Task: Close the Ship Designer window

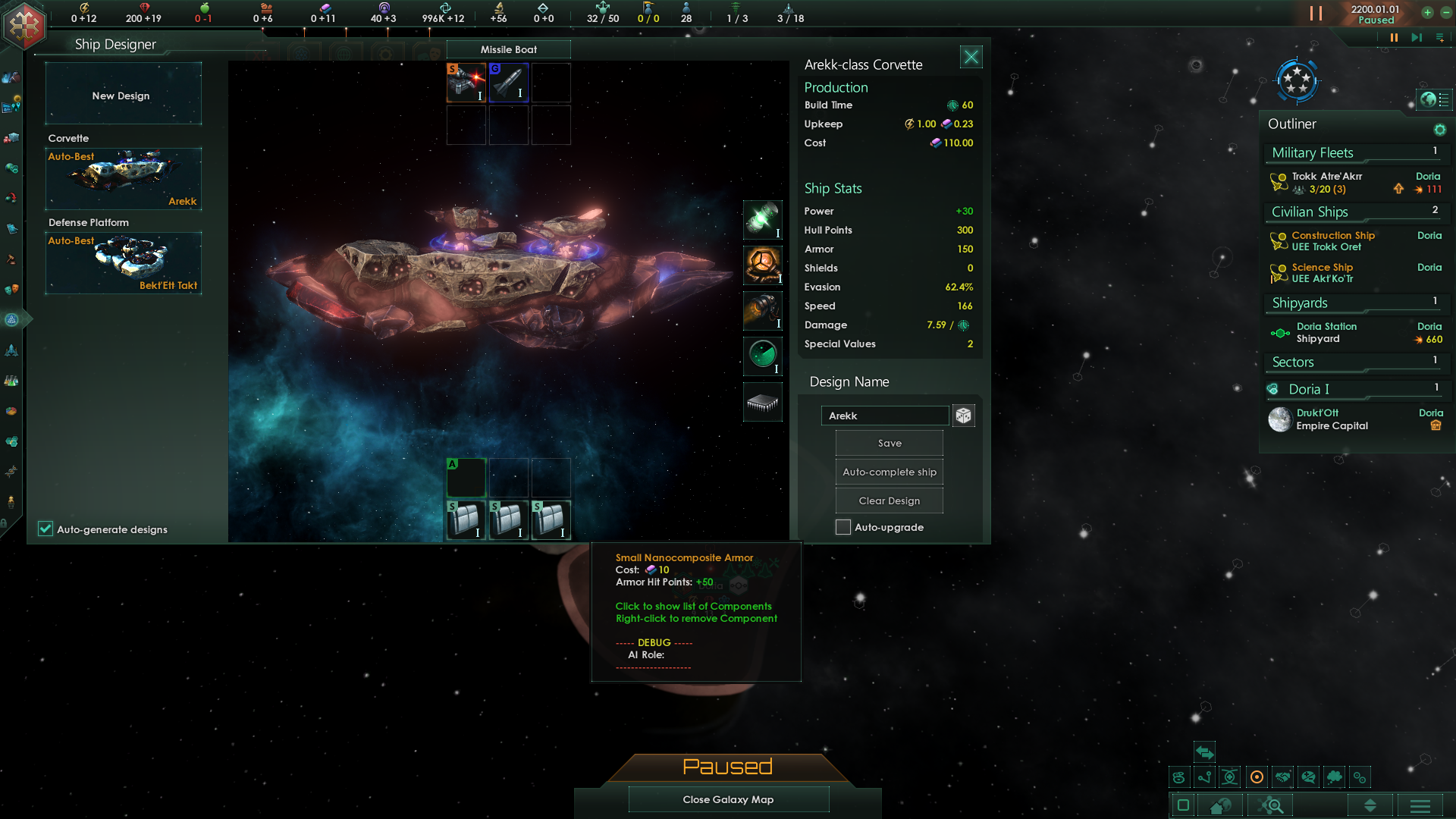Action: (x=971, y=57)
